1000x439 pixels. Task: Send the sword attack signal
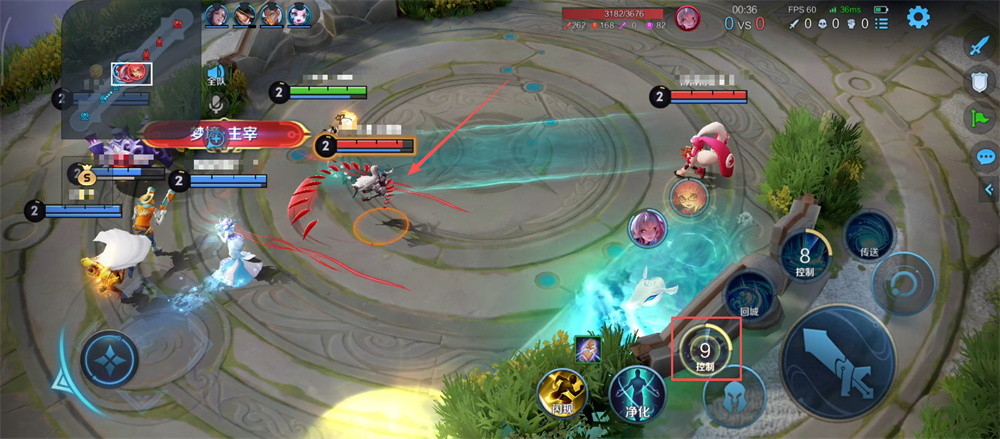pyautogui.click(x=978, y=46)
